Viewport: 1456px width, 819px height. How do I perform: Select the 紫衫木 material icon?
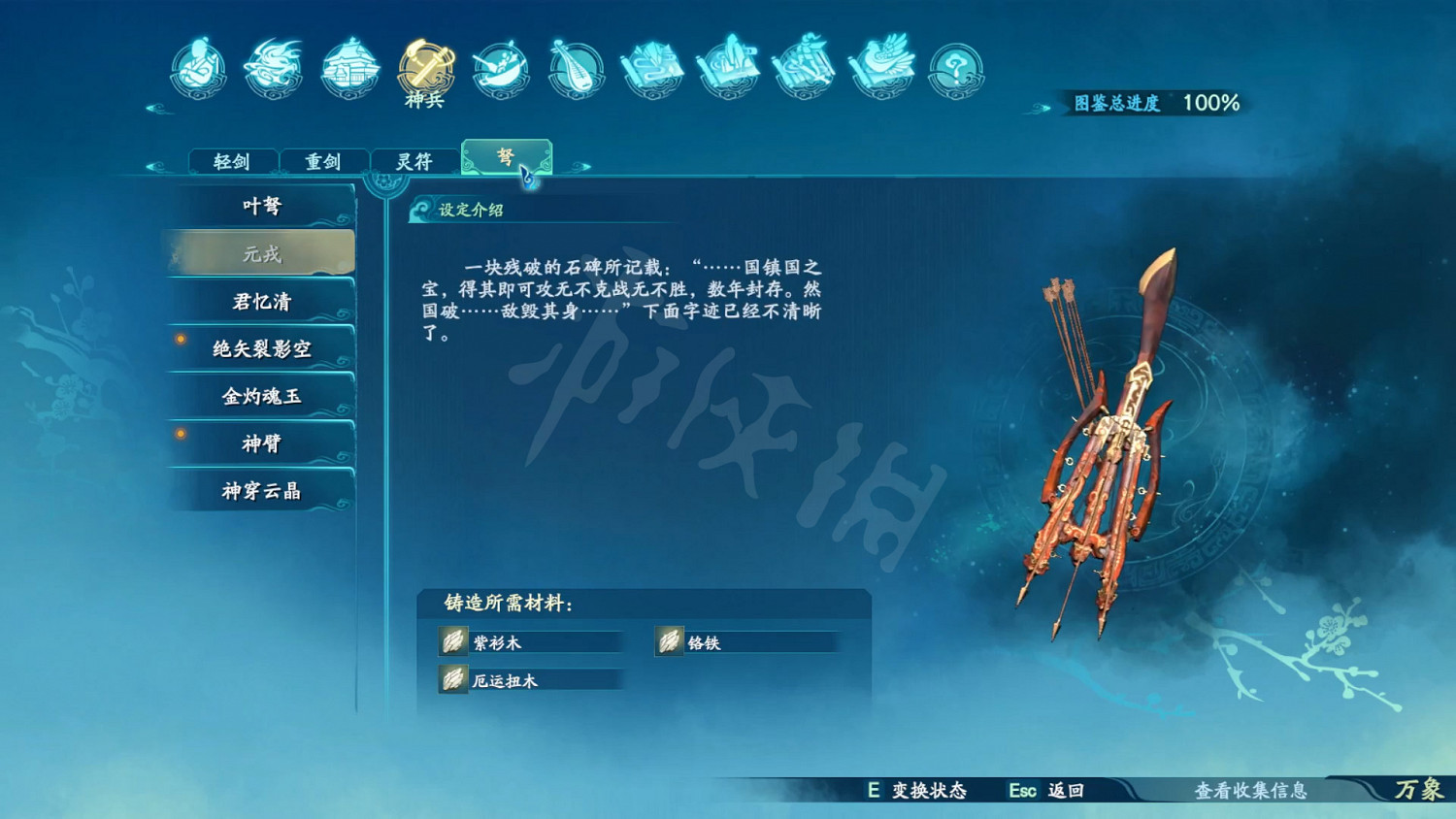452,641
